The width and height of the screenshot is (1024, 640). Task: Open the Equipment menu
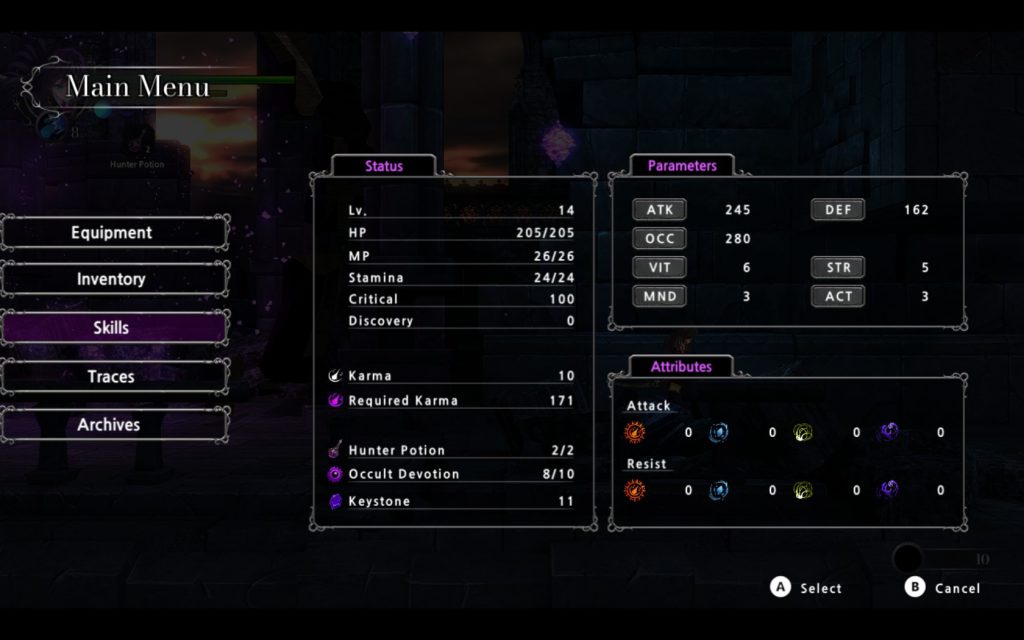(112, 233)
